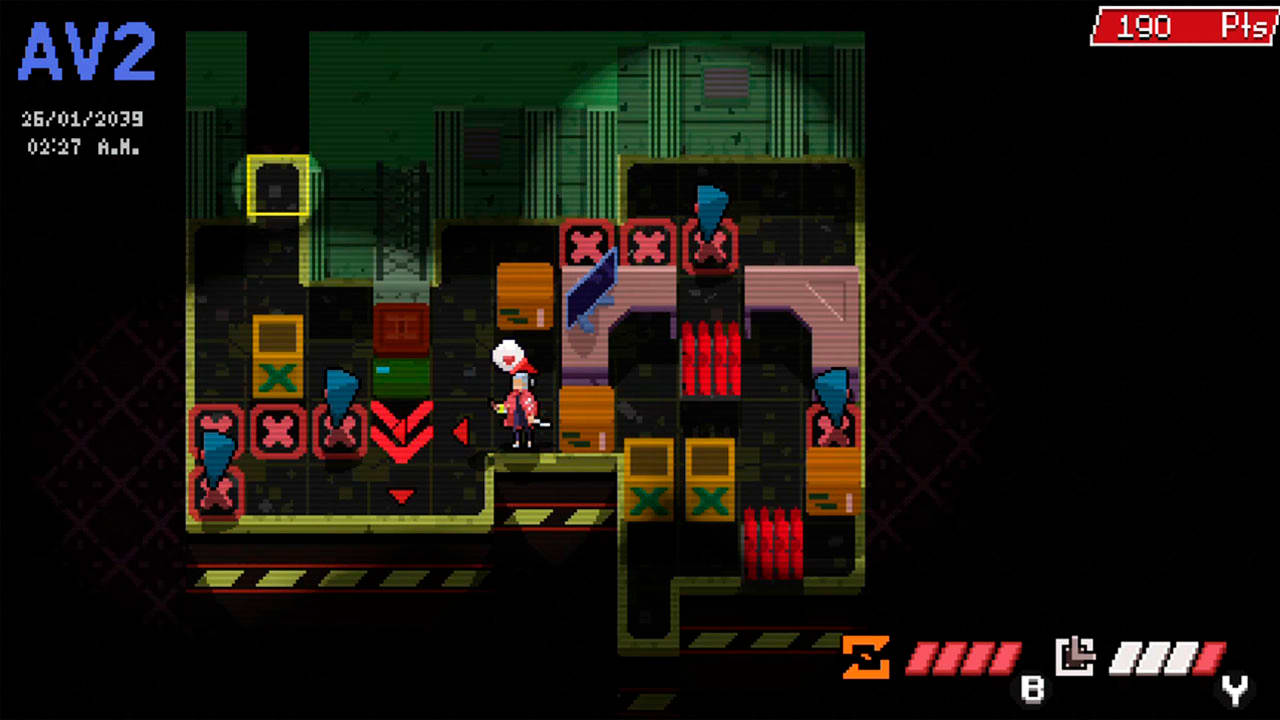The image size is (1280, 720).
Task: Open the date 26/01/2039 display
Action: pyautogui.click(x=84, y=118)
